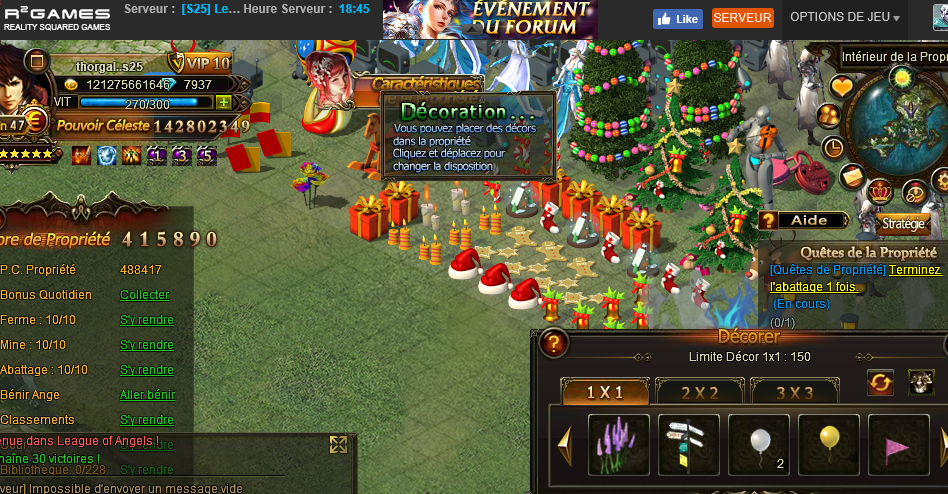Go to the Mine via S'y rendre
948x494 pixels.
pos(147,345)
